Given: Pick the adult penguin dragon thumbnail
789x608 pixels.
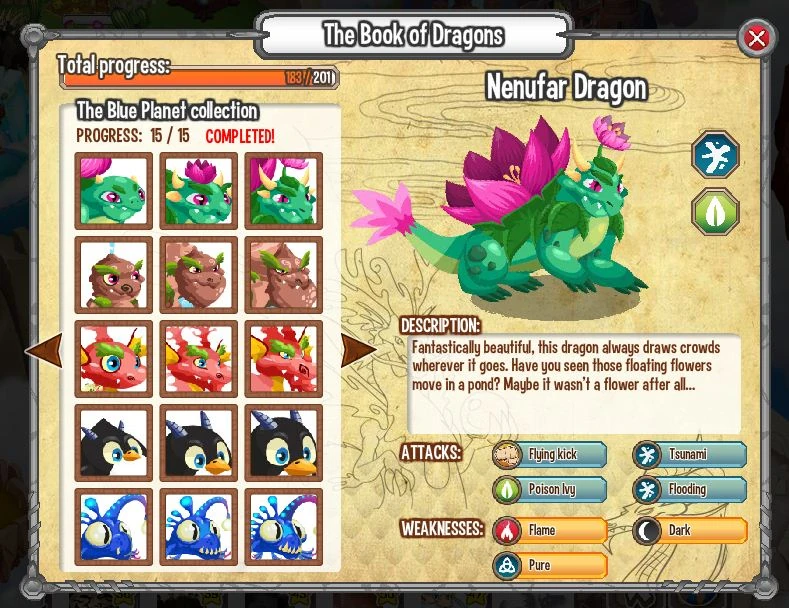Looking at the screenshot, I should point(284,443).
